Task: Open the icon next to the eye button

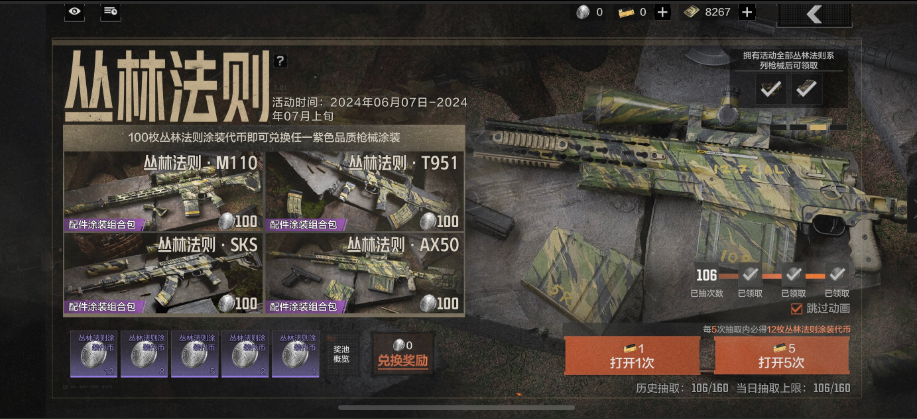Action: (x=111, y=12)
